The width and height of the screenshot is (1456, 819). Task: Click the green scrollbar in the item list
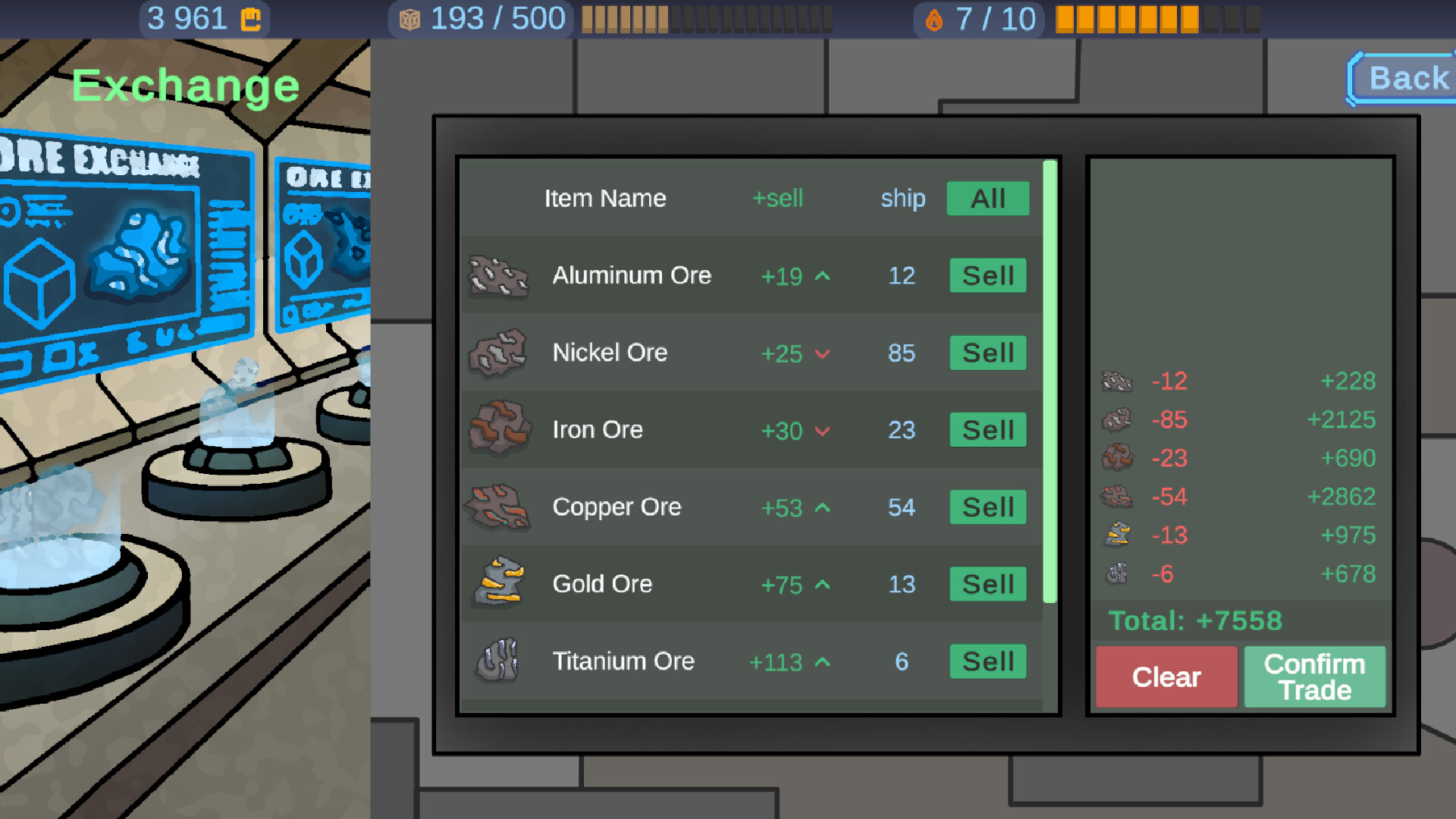1049,379
